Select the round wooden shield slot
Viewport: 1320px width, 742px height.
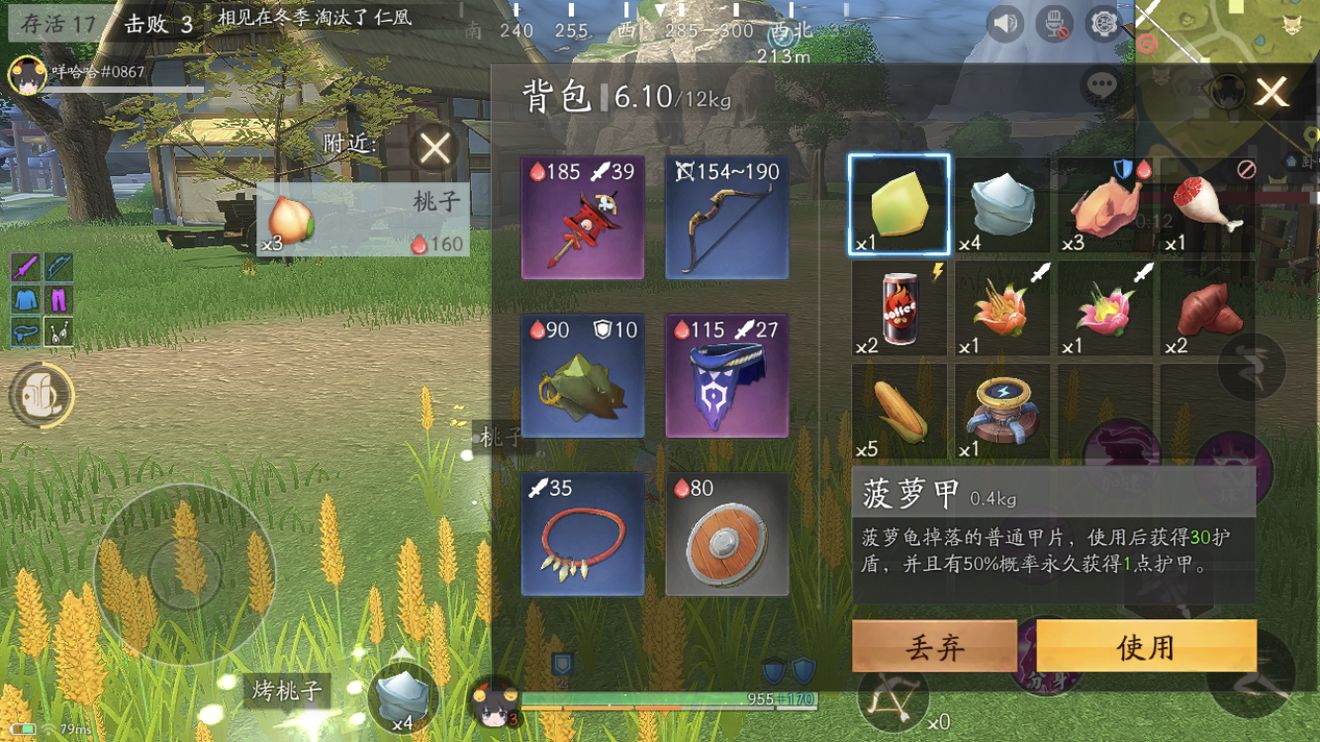click(x=727, y=534)
